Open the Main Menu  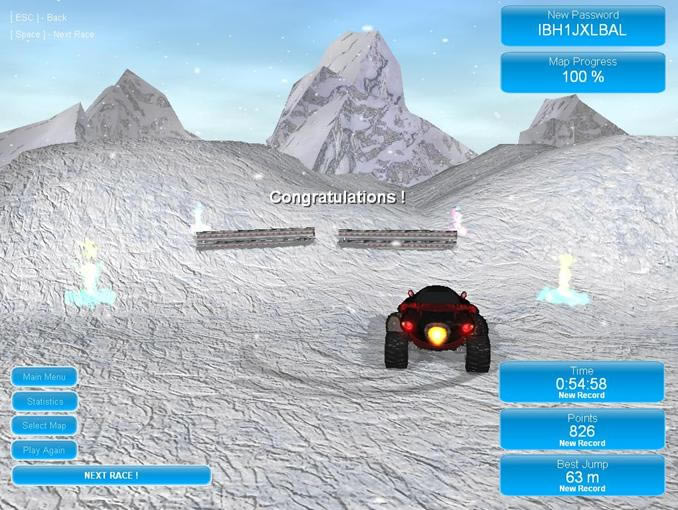(44, 377)
